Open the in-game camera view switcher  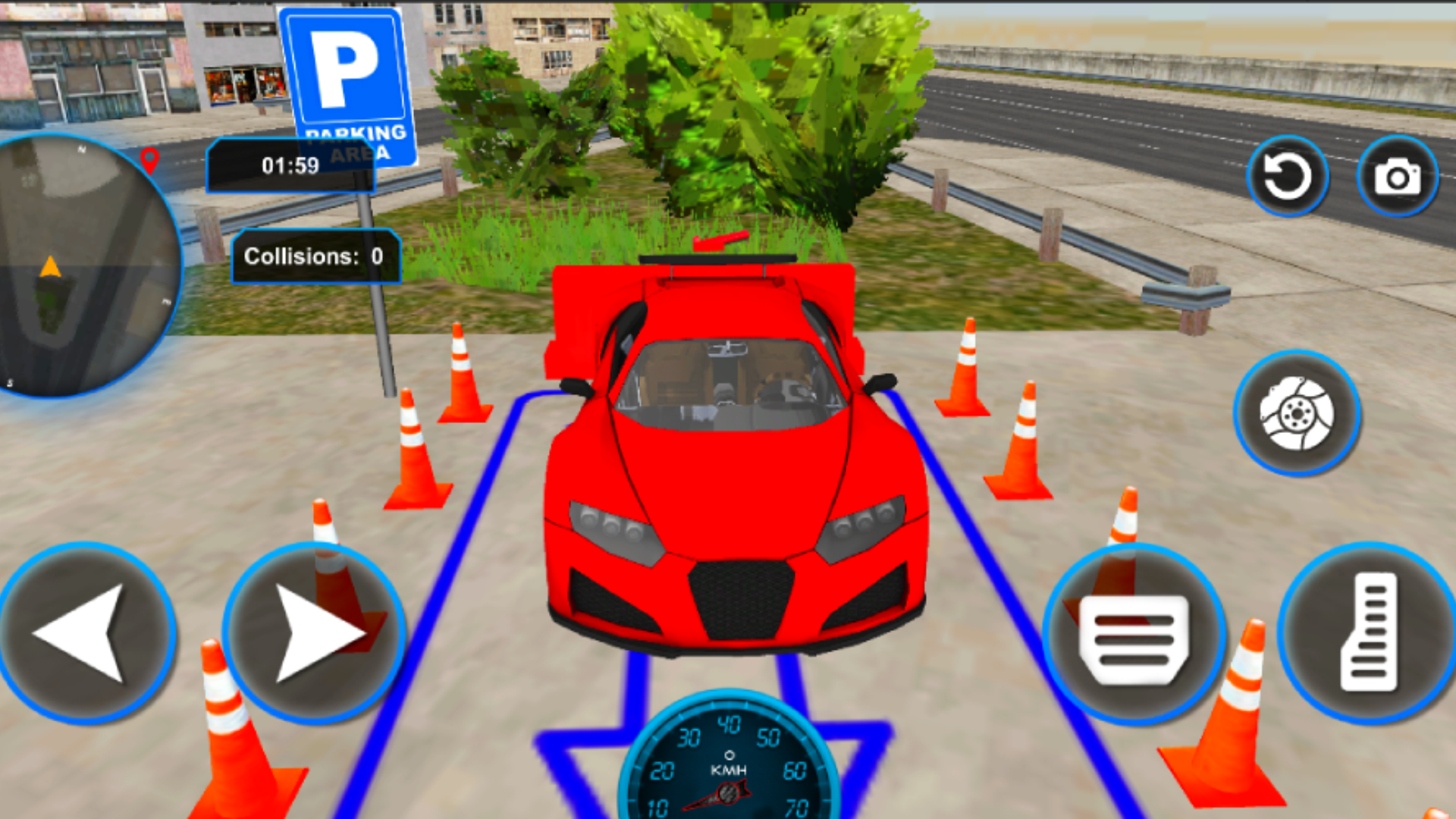click(x=1398, y=175)
